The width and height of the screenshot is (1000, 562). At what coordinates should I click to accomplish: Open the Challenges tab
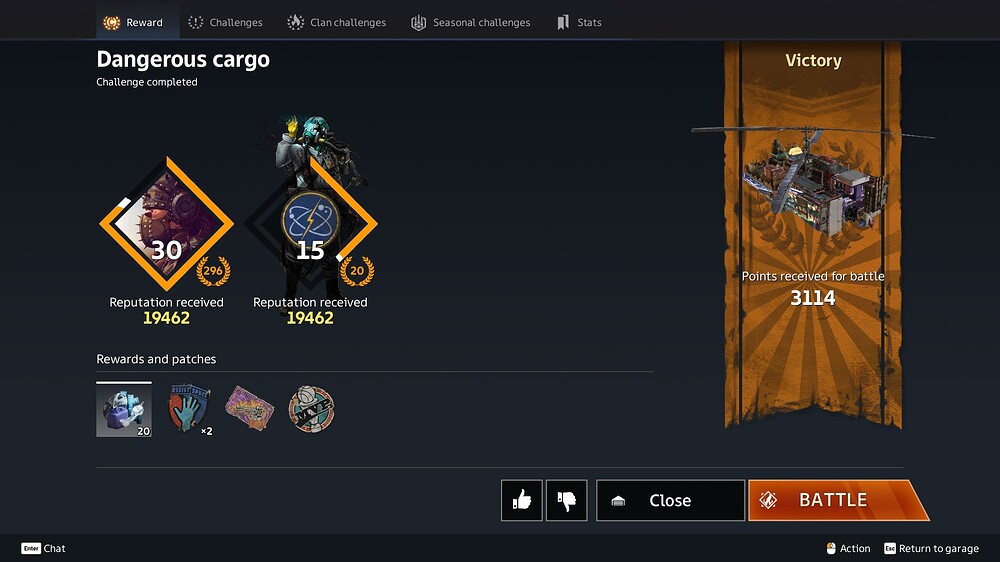click(225, 22)
